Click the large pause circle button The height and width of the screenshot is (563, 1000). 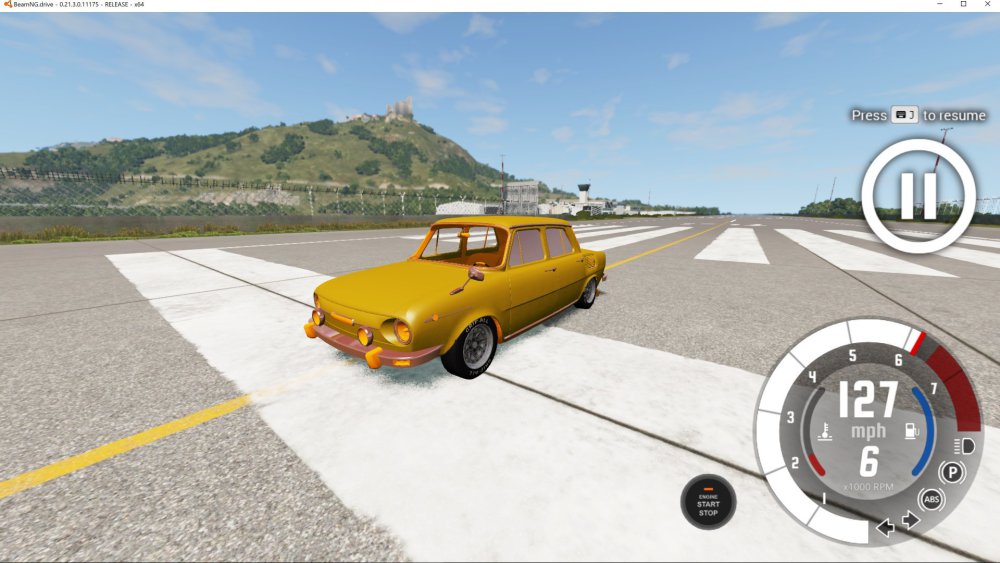918,195
